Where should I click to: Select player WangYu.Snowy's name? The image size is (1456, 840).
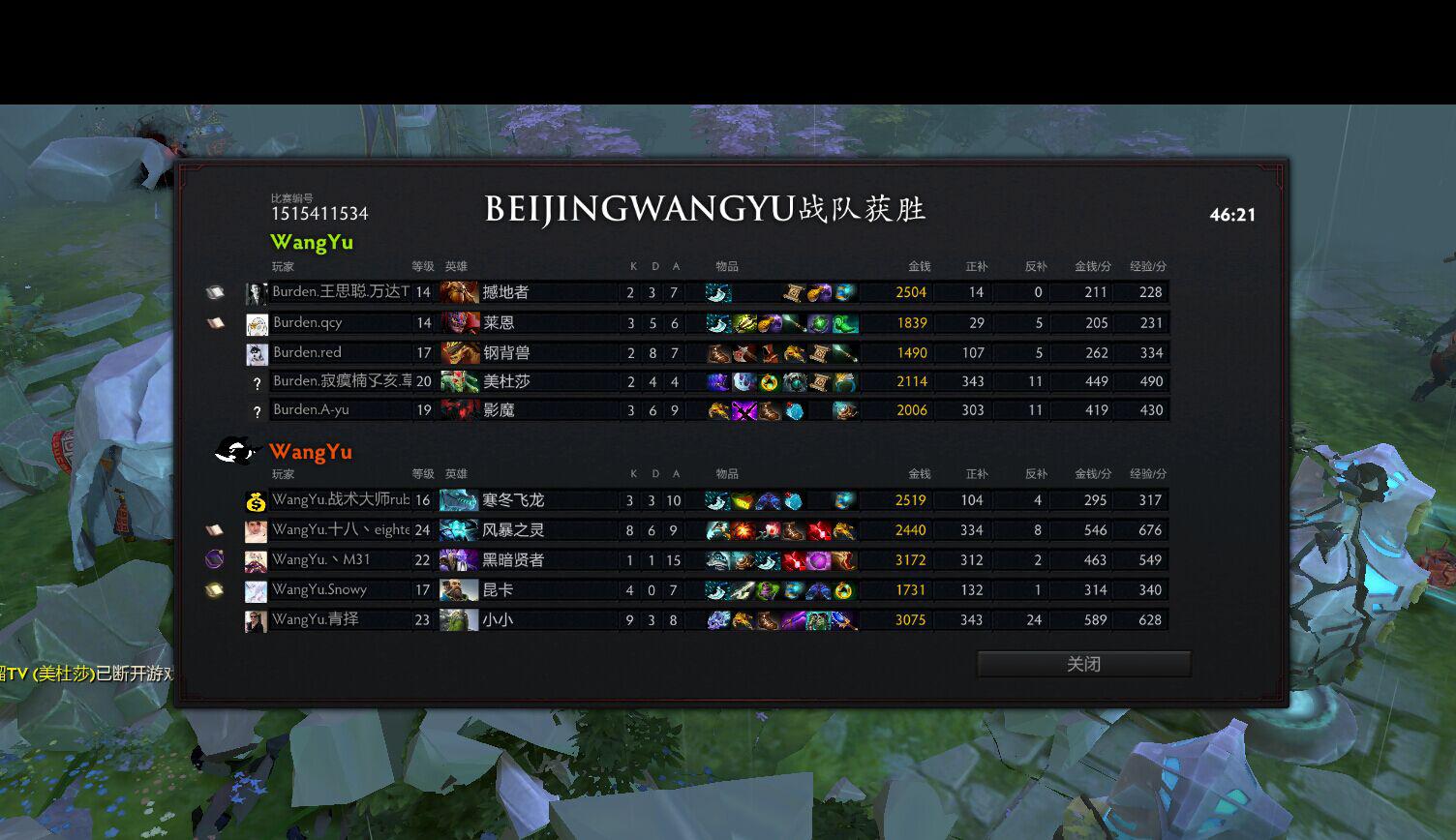[319, 589]
